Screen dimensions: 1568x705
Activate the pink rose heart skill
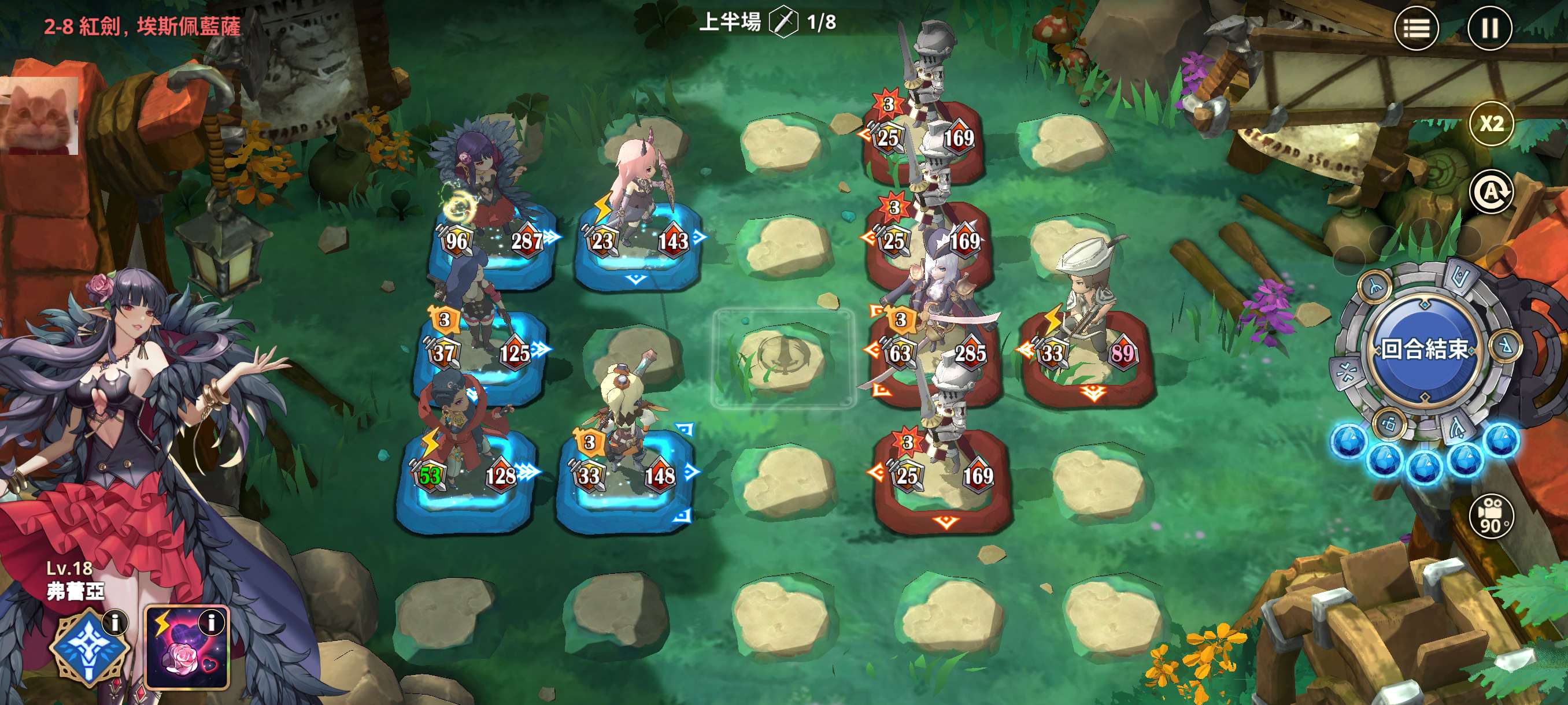point(187,648)
